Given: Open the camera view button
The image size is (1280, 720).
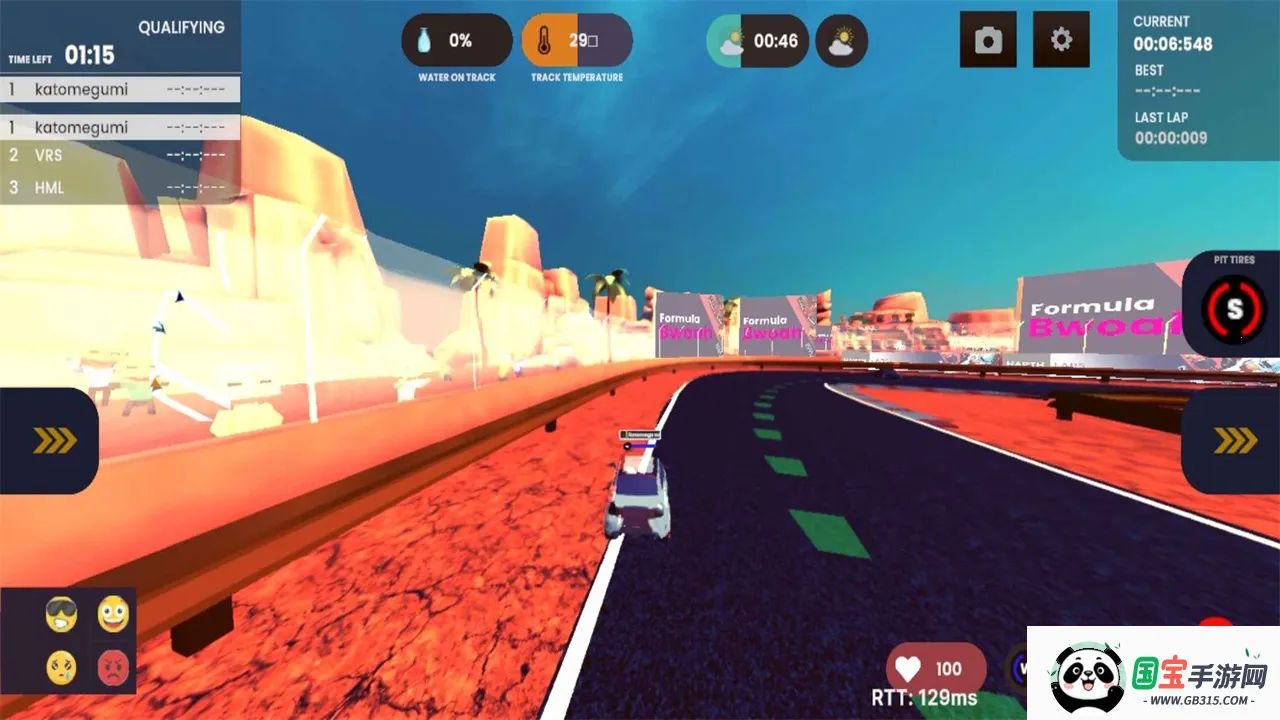Looking at the screenshot, I should [x=988, y=40].
